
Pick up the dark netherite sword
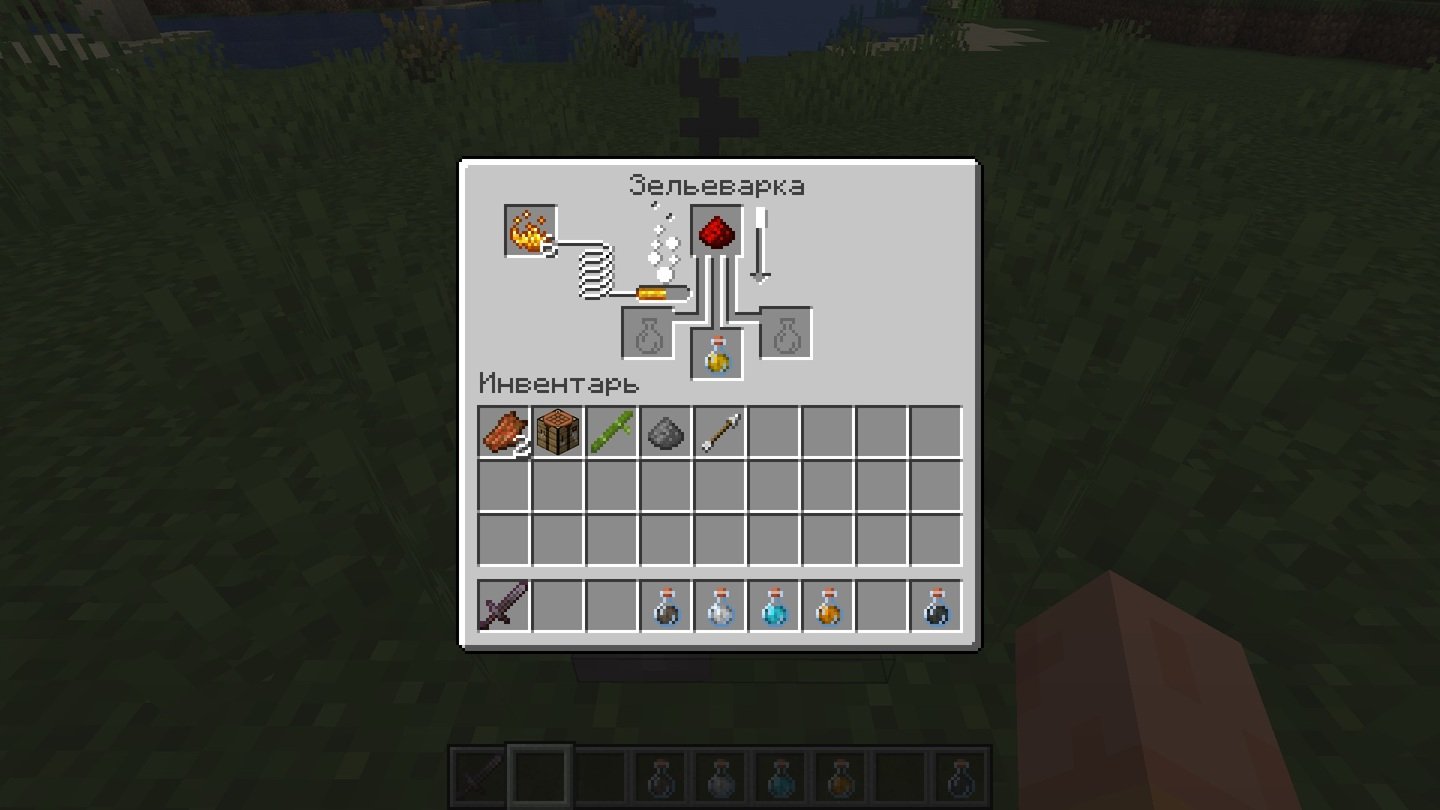click(x=504, y=606)
